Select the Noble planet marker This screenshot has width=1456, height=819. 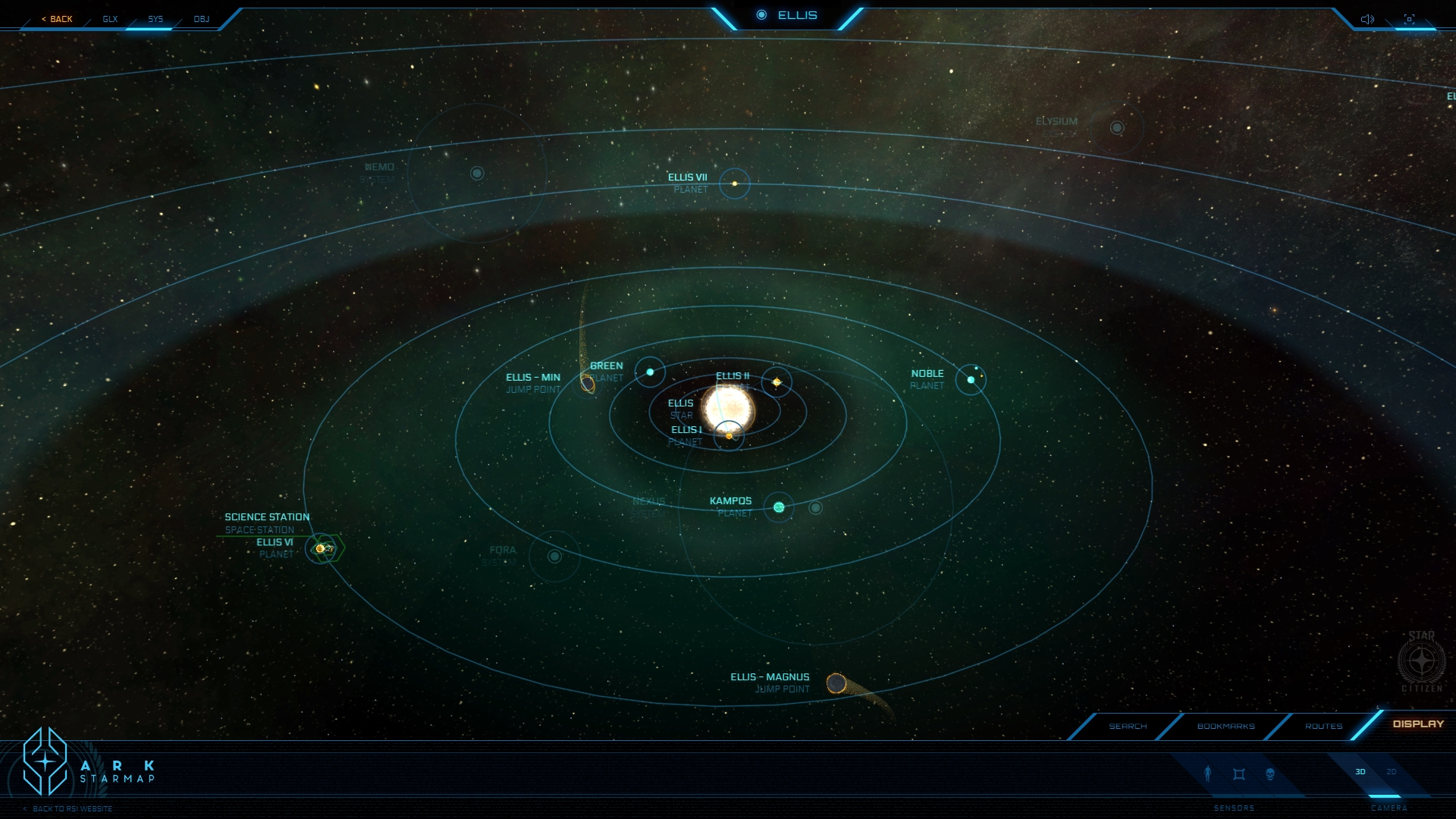[971, 380]
